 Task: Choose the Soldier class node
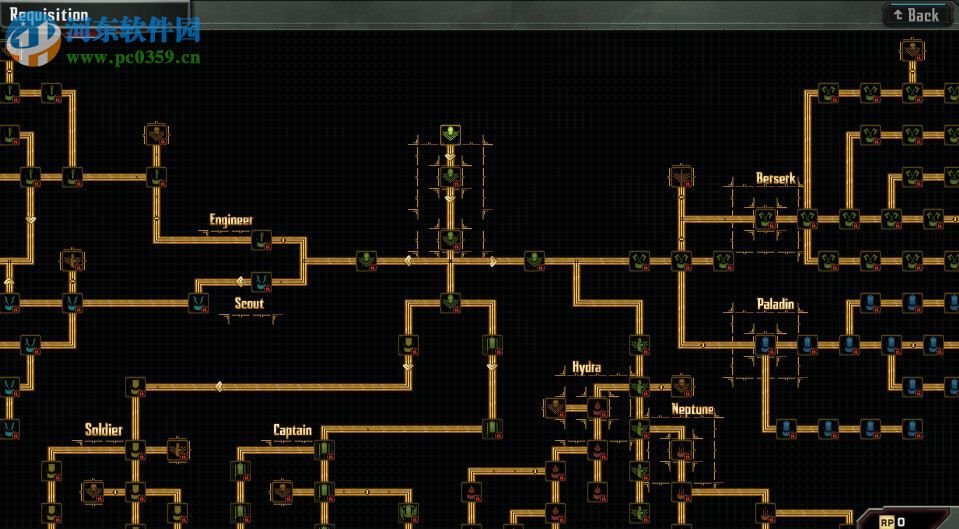click(x=135, y=449)
